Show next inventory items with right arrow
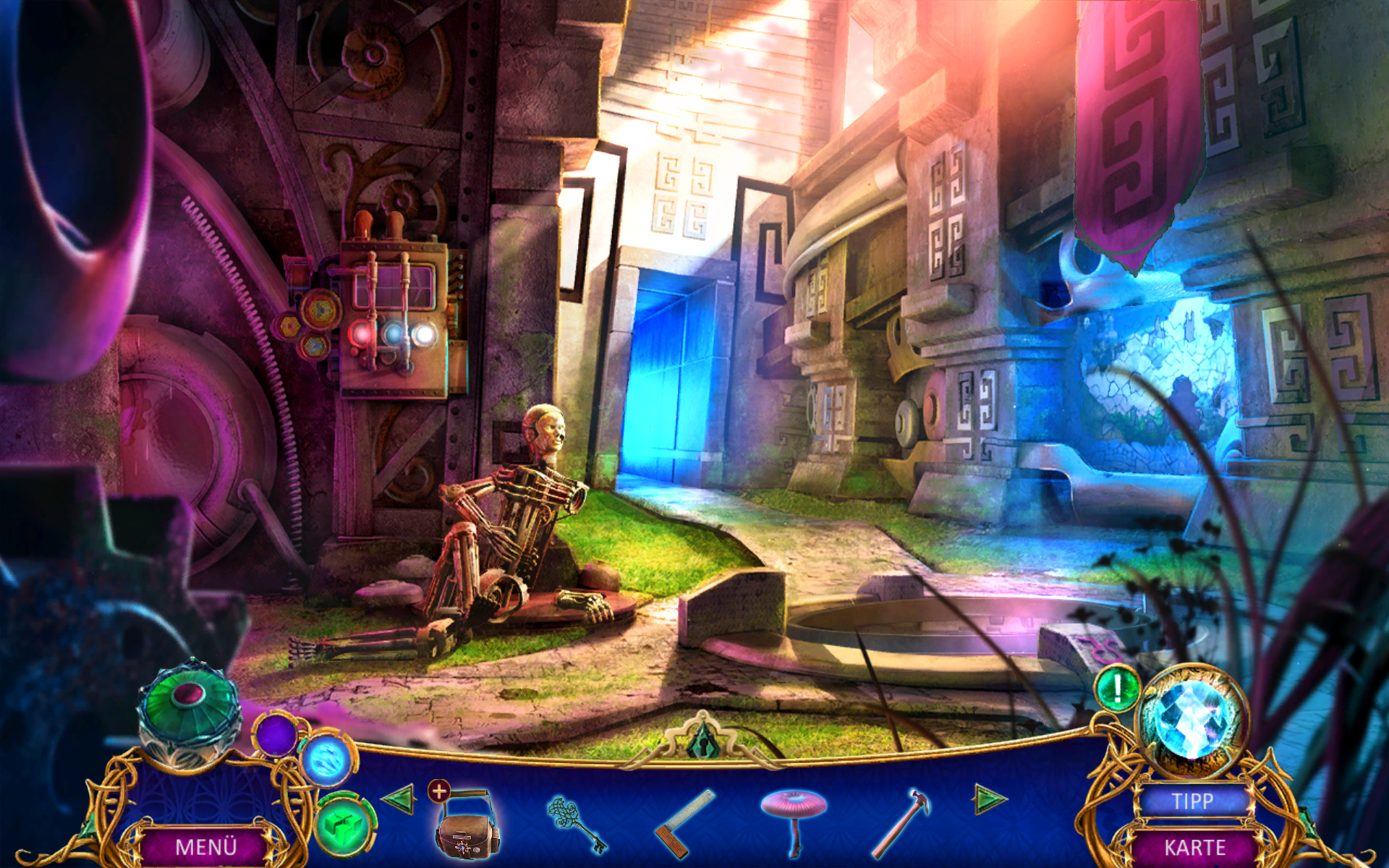 pyautogui.click(x=990, y=799)
